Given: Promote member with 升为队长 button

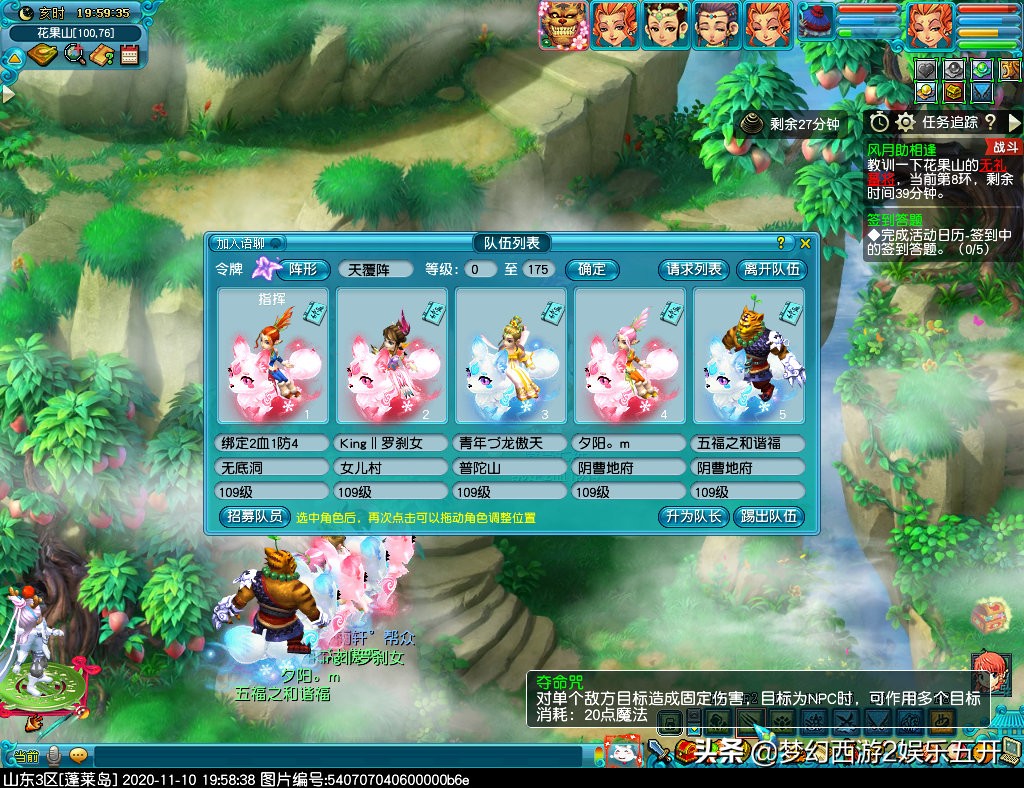Looking at the screenshot, I should click(691, 517).
